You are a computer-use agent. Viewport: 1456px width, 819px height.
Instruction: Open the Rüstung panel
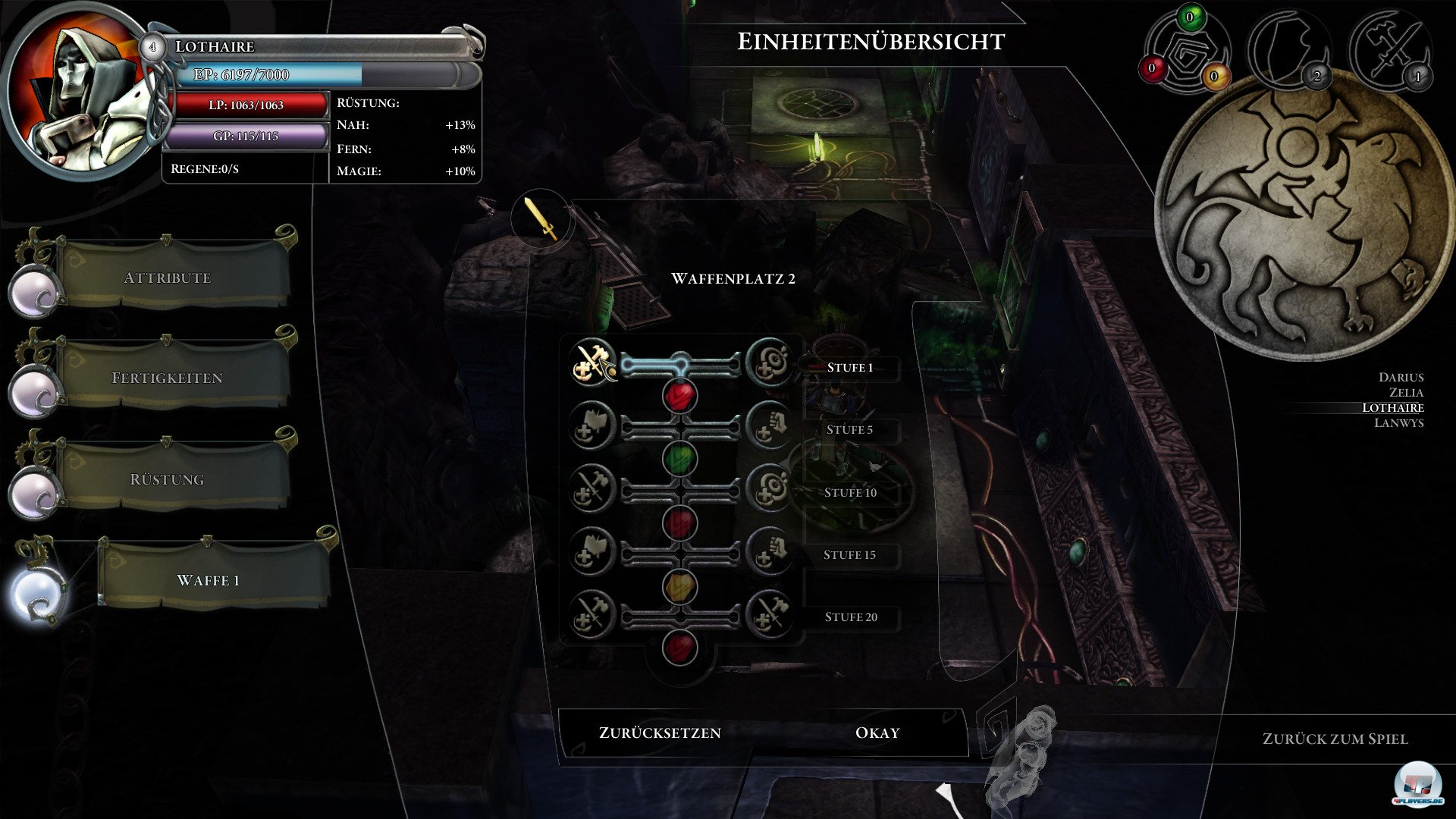tap(168, 479)
